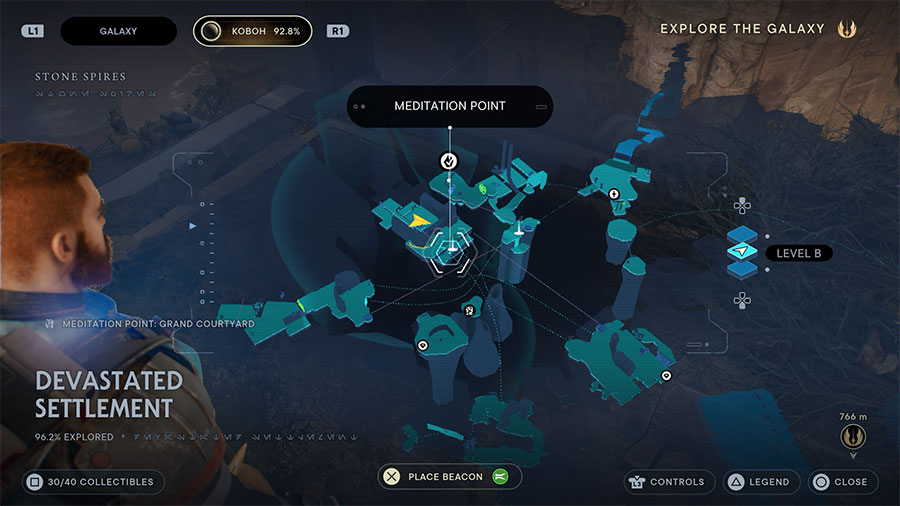Click the 766 m objective marker
Image resolution: width=900 pixels, height=506 pixels.
pos(853,437)
